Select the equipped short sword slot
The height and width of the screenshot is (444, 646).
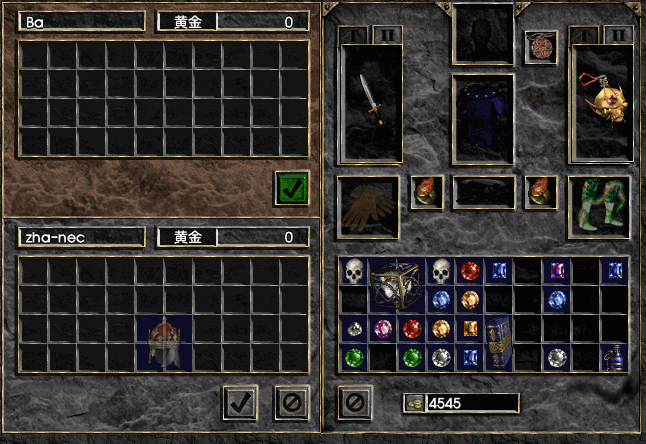371,102
